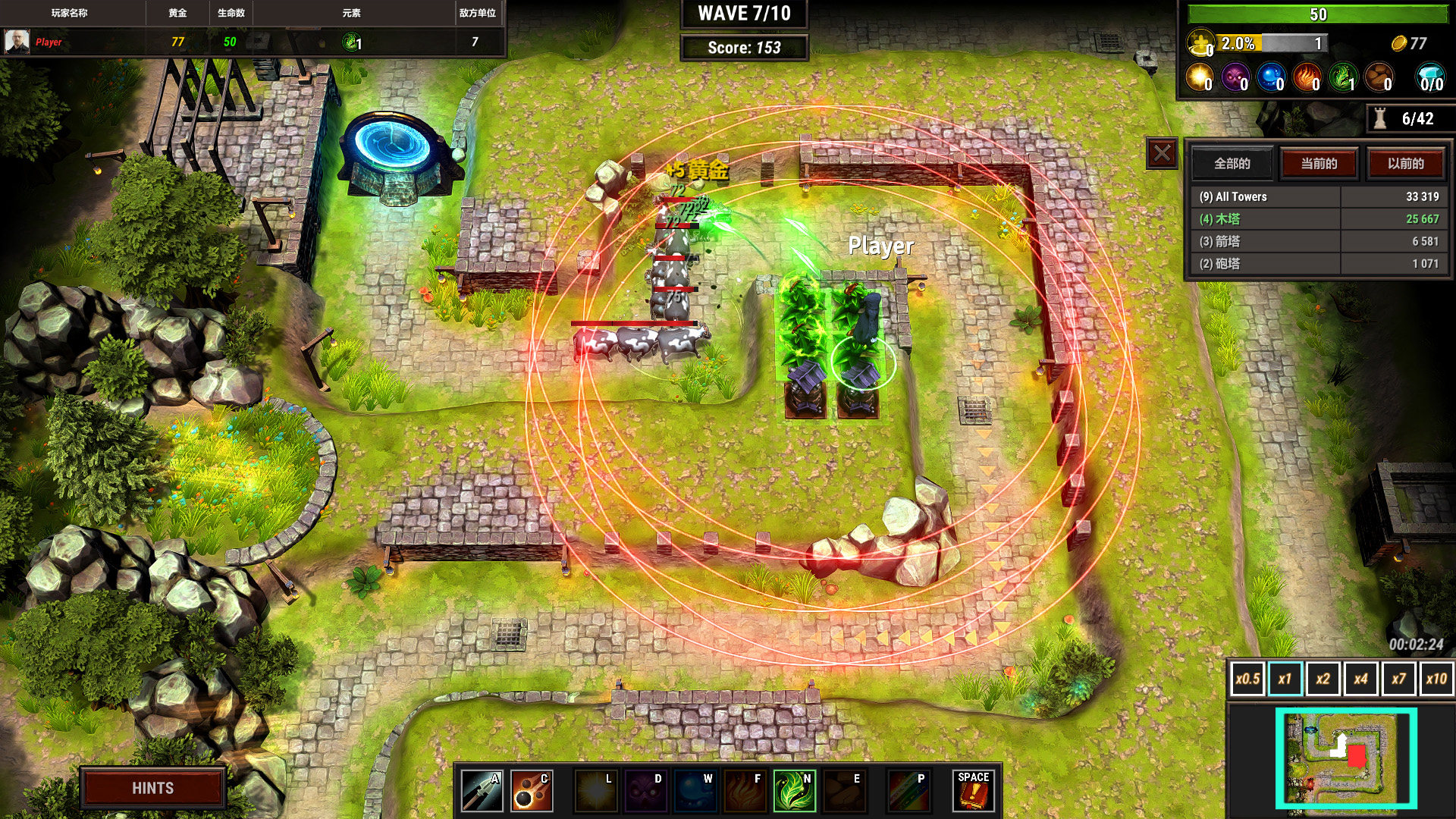Select the 箭塔 row in damage list
Screen dimensions: 1456x819
(x=1318, y=241)
